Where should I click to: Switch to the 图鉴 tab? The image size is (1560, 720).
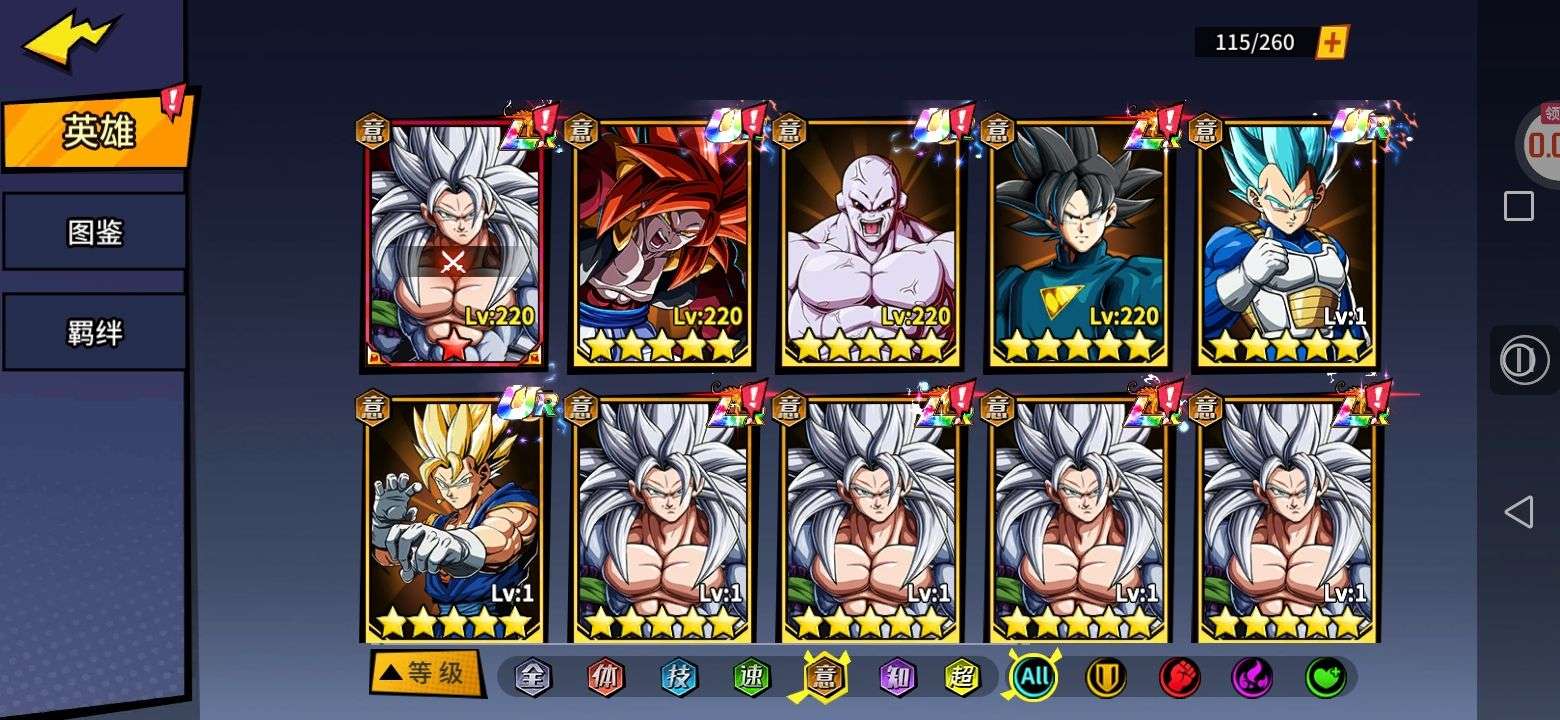95,232
